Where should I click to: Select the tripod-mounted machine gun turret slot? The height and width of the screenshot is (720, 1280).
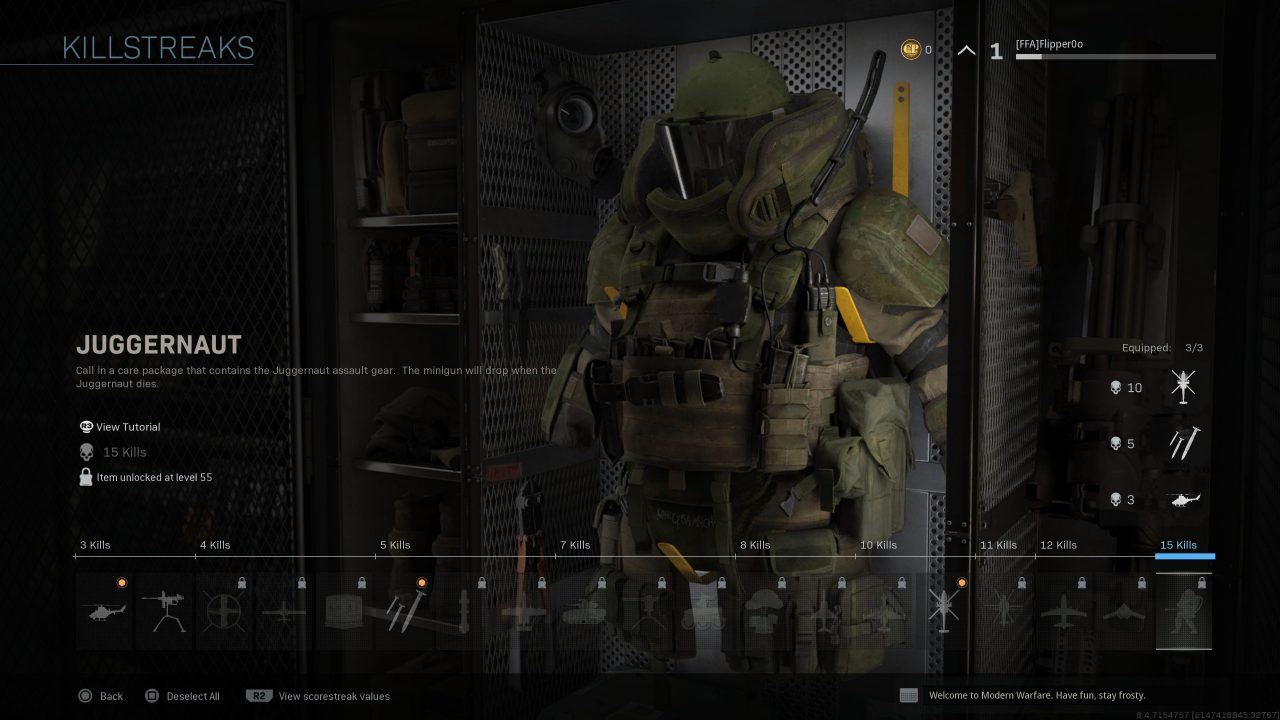[x=164, y=611]
